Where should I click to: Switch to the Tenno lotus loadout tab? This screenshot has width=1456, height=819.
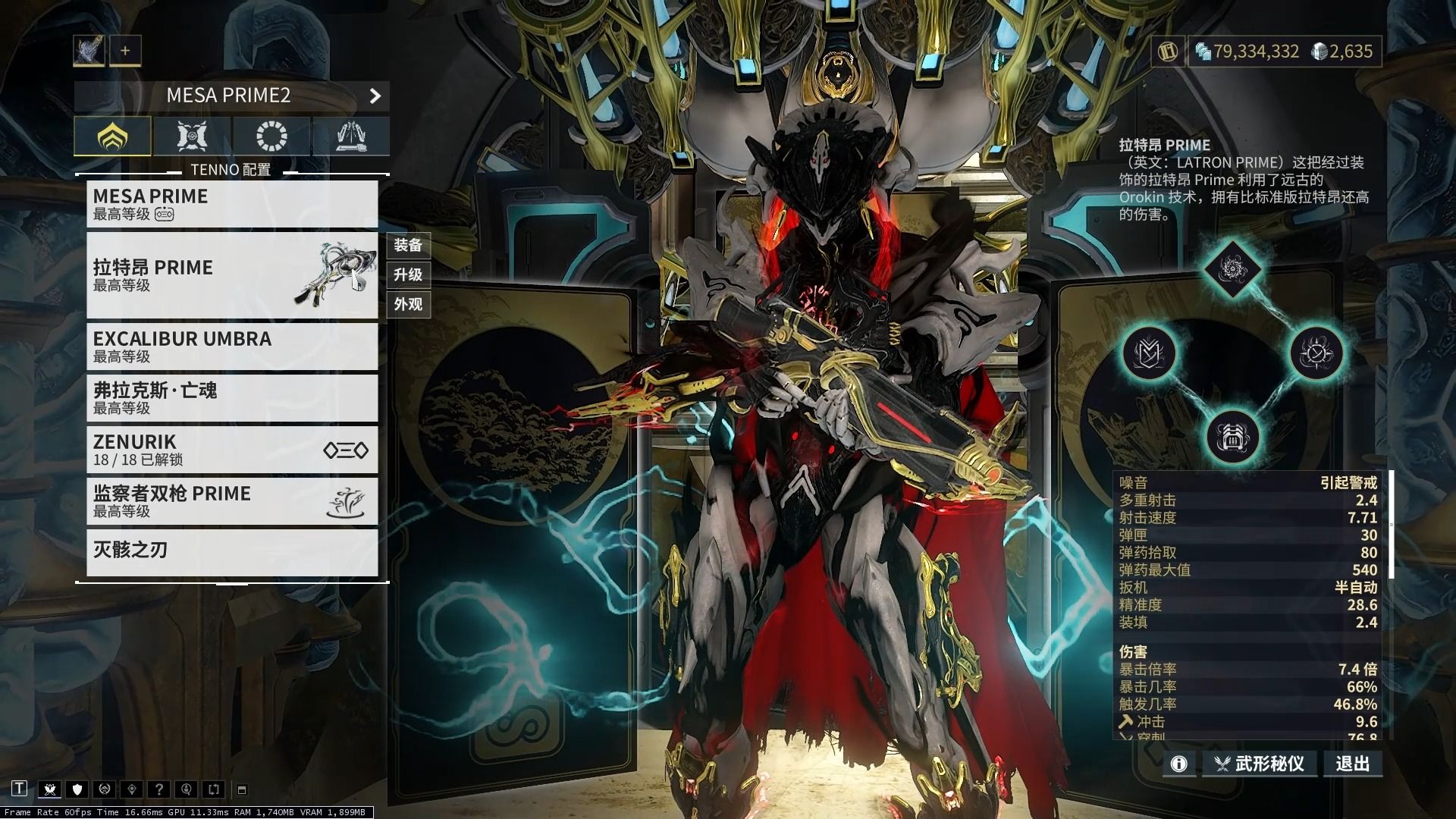[x=112, y=136]
